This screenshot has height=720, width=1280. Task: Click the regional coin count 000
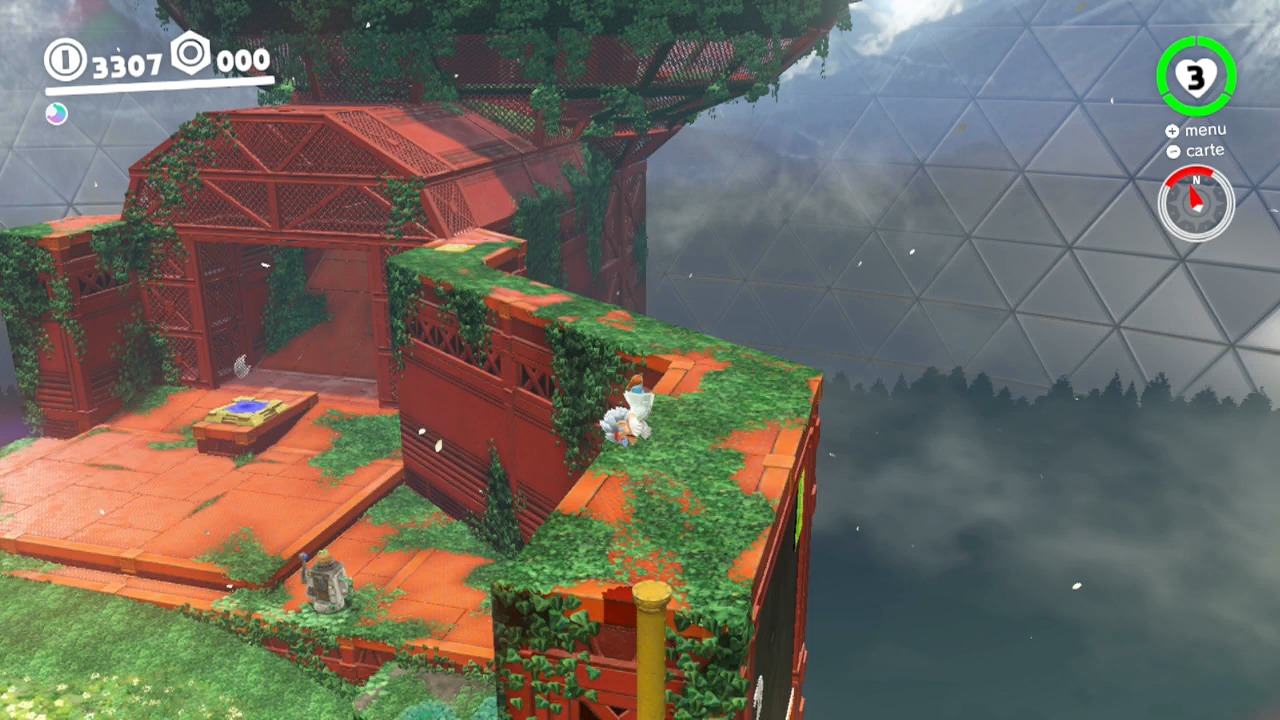[243, 61]
